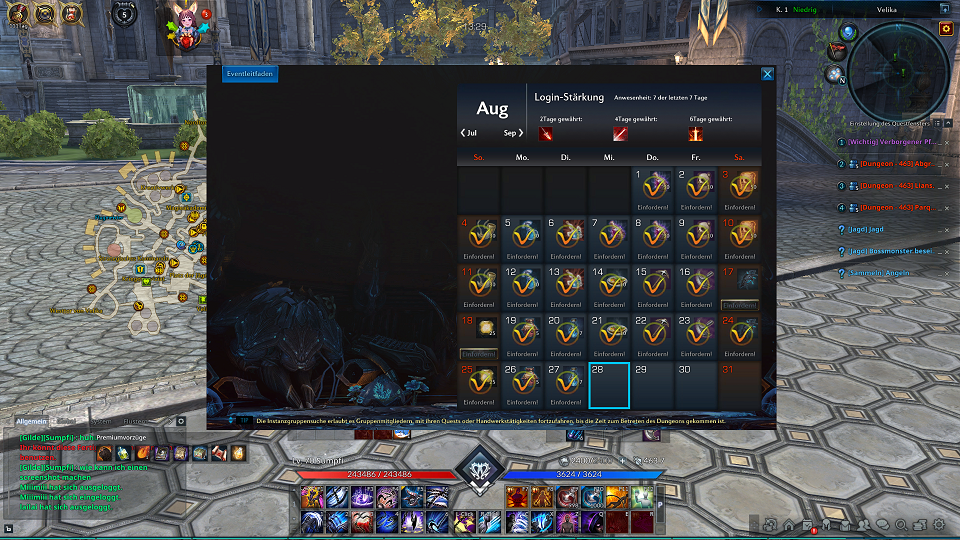Go to previous month Jul
This screenshot has height=540, width=960.
[468, 132]
